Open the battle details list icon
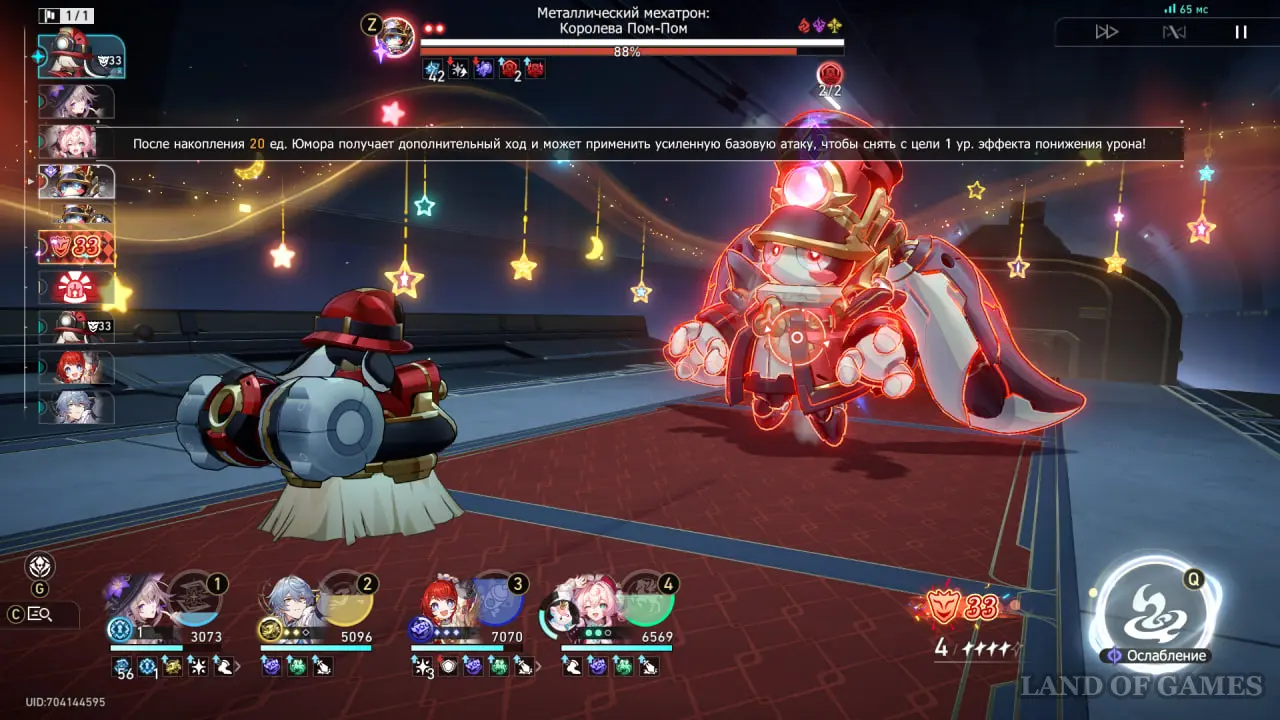 click(x=41, y=614)
